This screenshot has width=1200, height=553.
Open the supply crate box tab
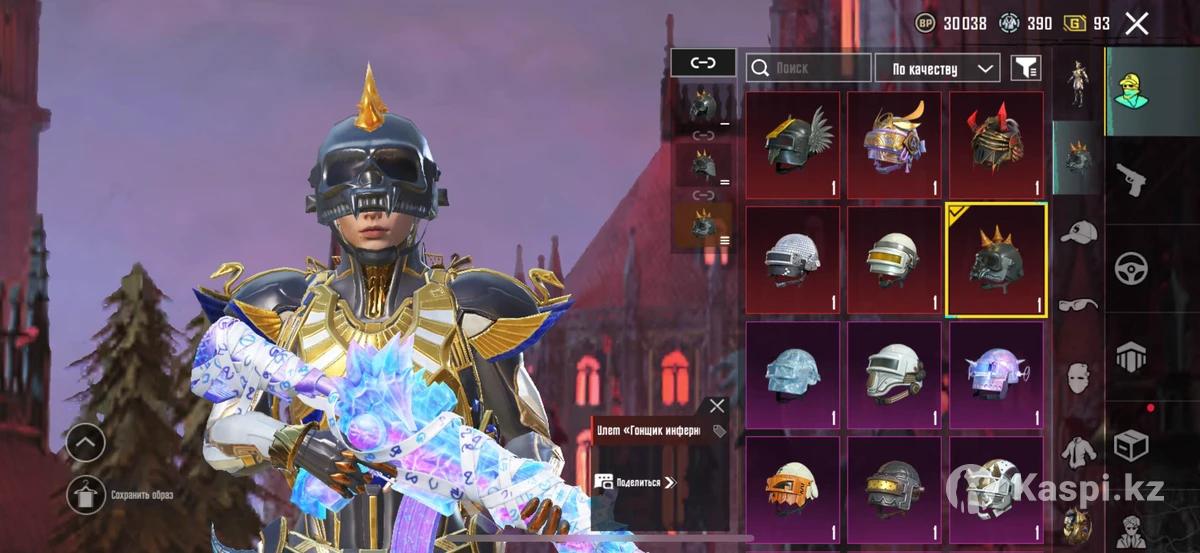click(1131, 445)
